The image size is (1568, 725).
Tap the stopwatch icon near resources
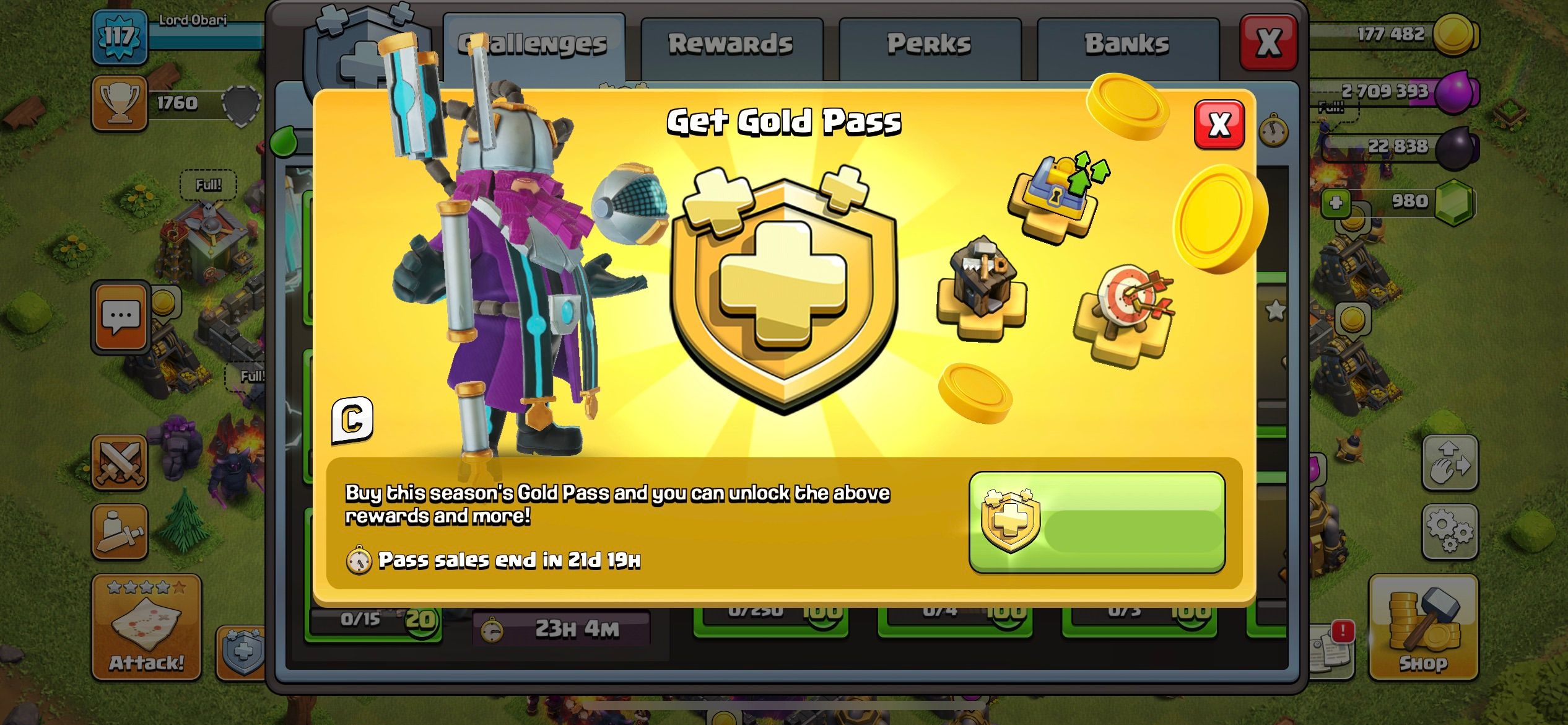pyautogui.click(x=1274, y=130)
